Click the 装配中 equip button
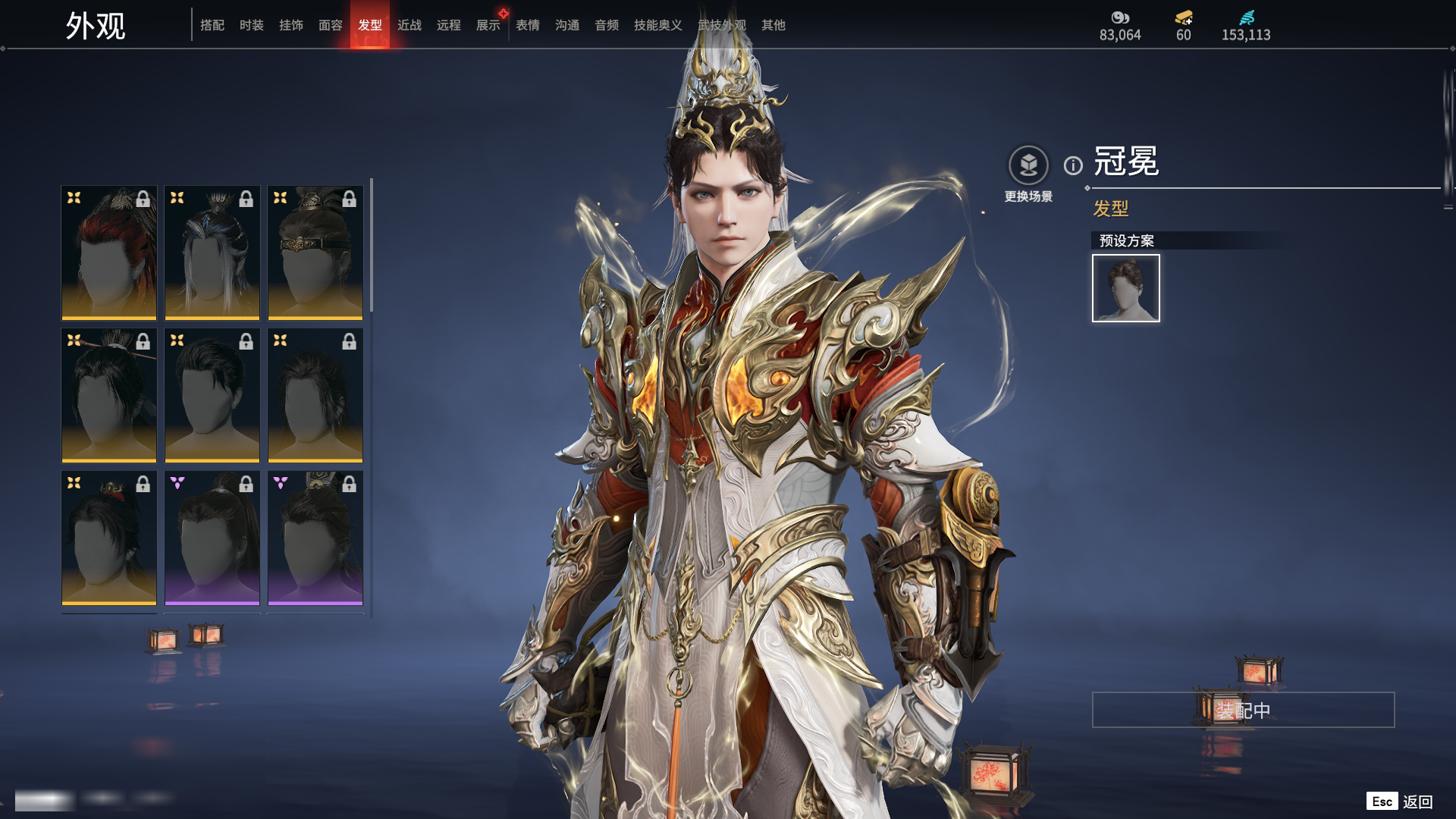 (x=1243, y=710)
